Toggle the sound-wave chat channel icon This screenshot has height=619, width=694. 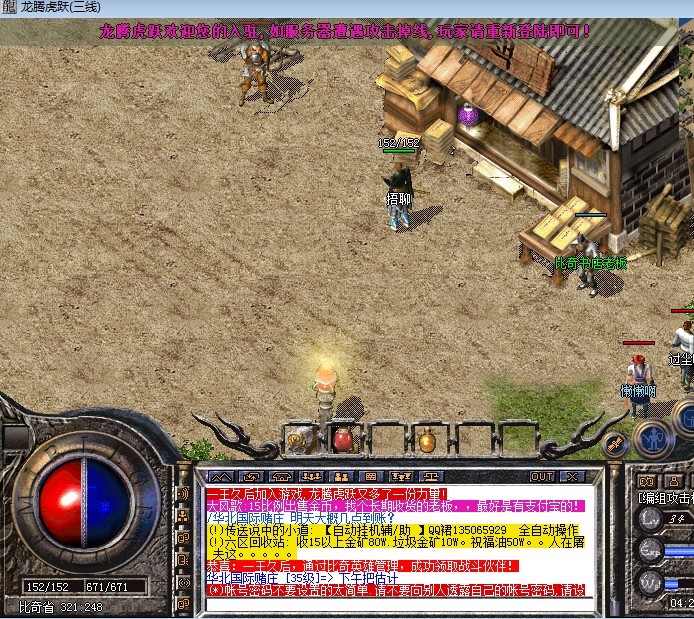pos(184,494)
